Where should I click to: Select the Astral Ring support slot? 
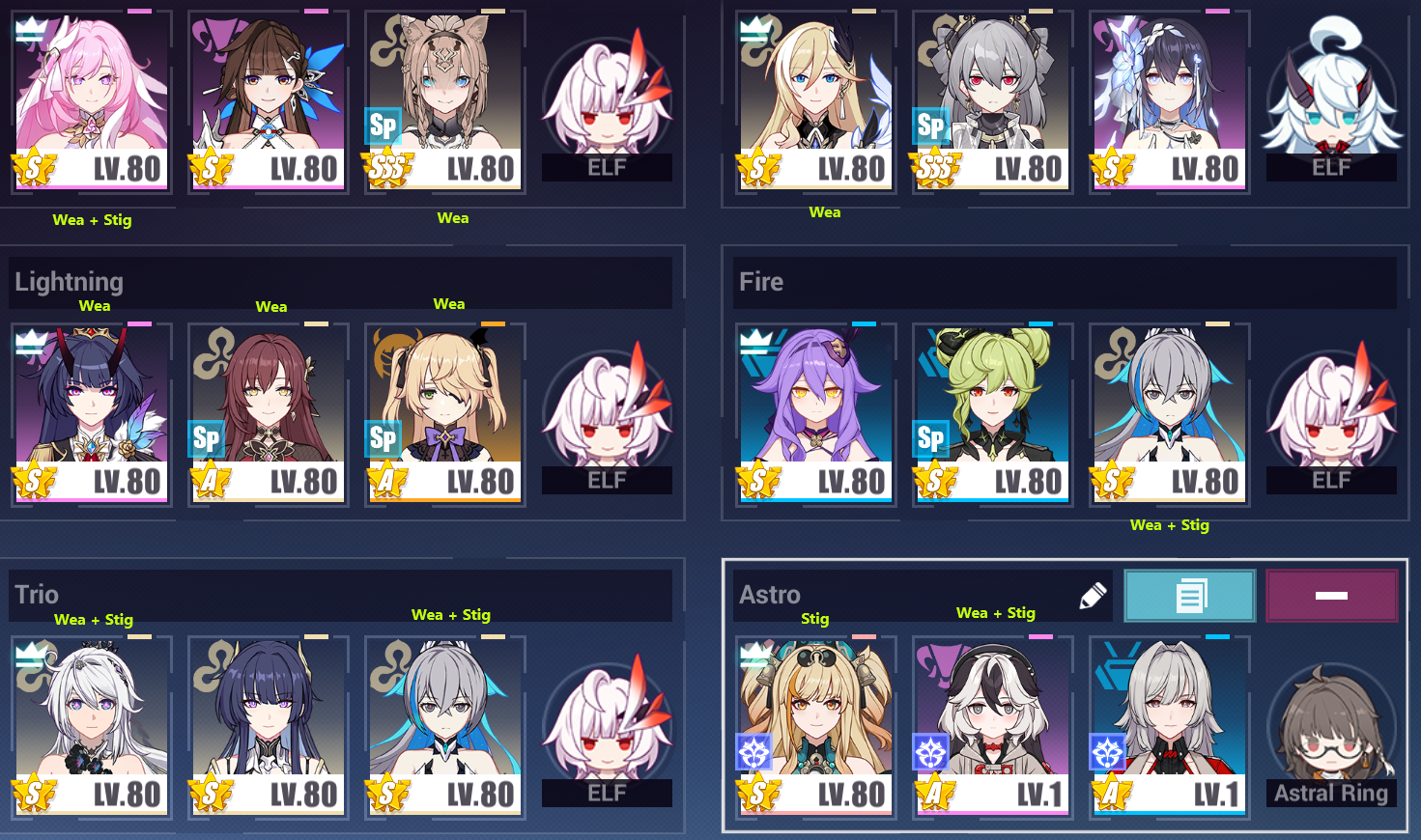pyautogui.click(x=1331, y=724)
